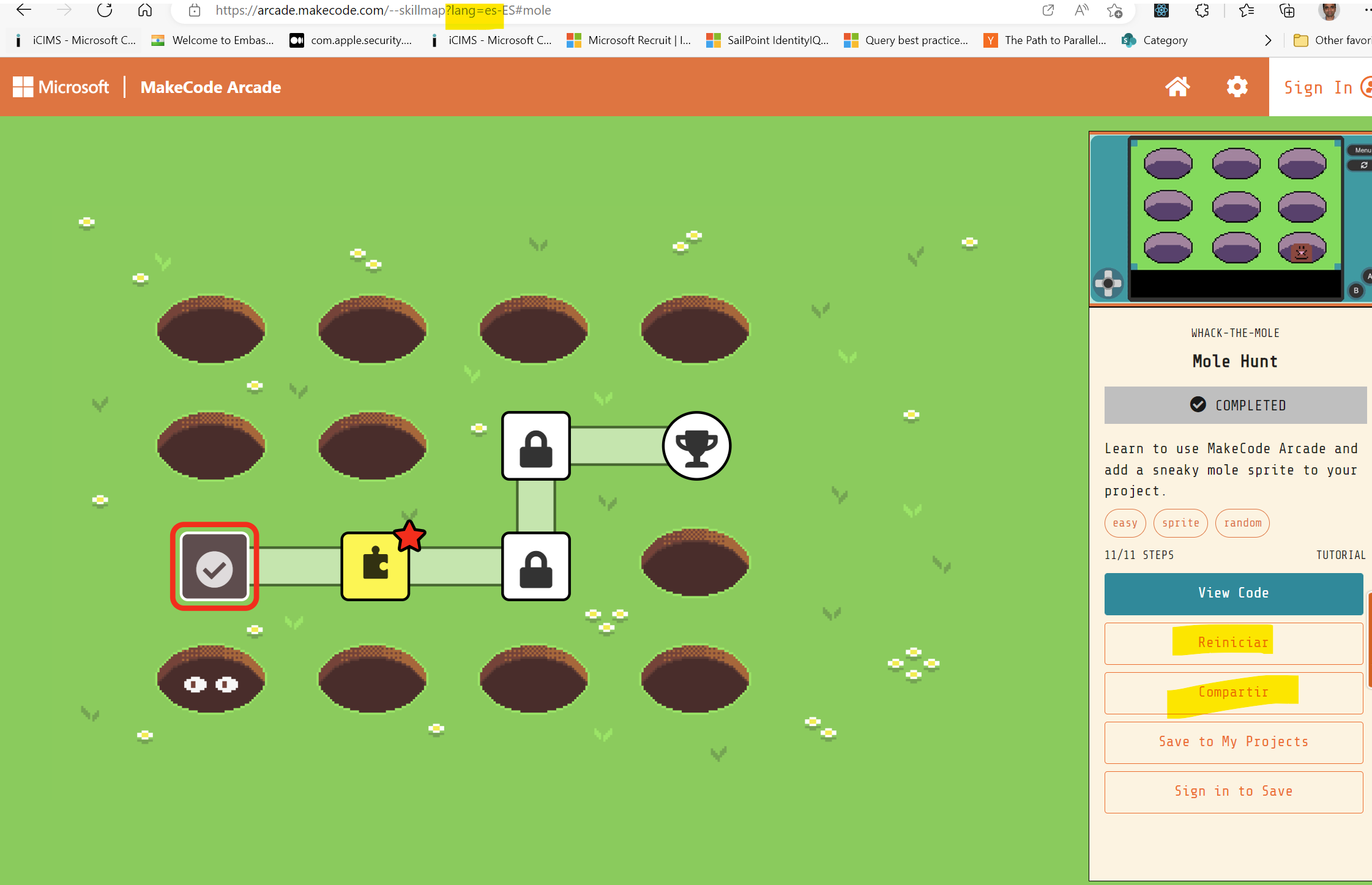Click the MakeCode Arcade home icon
This screenshot has width=1372, height=885.
coord(1177,86)
